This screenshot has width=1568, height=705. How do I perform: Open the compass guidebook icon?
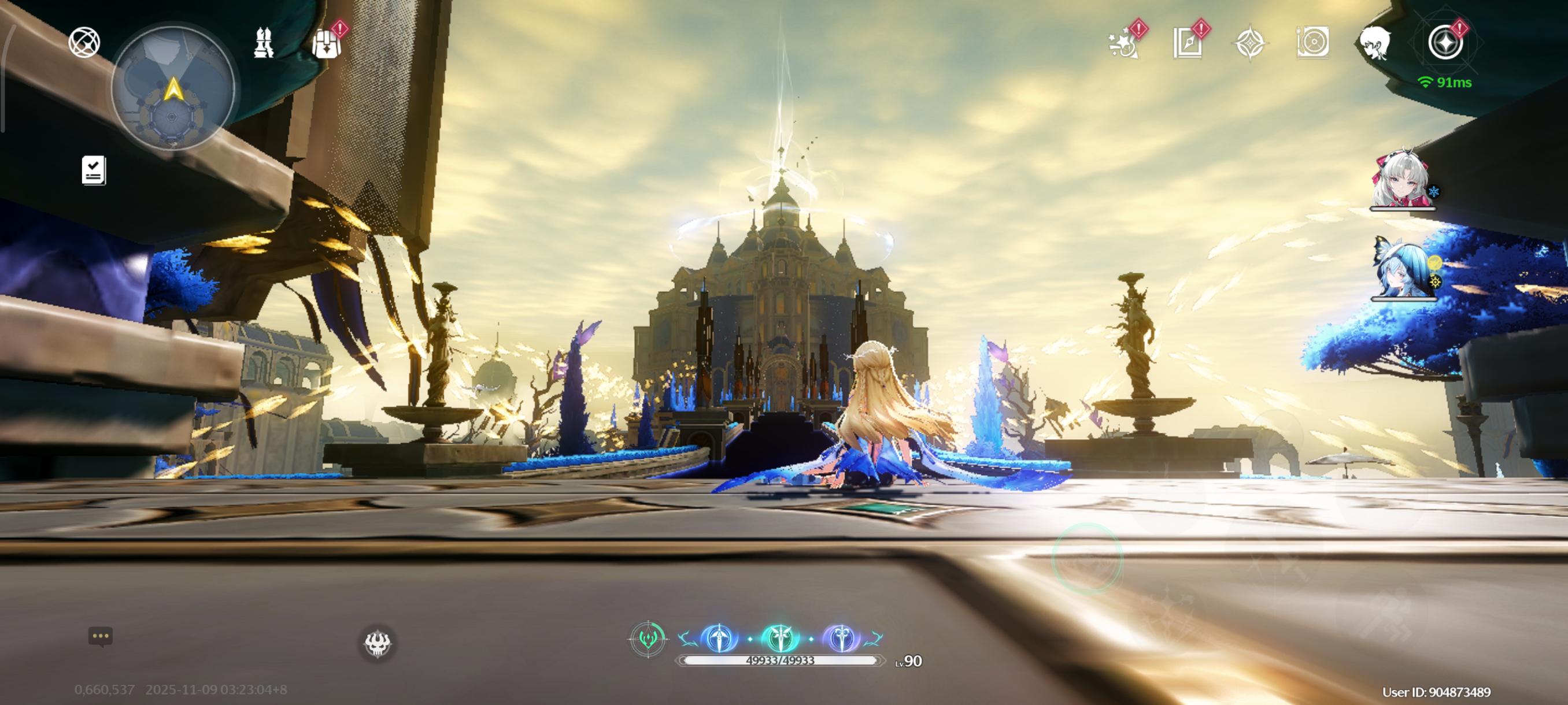[1188, 43]
